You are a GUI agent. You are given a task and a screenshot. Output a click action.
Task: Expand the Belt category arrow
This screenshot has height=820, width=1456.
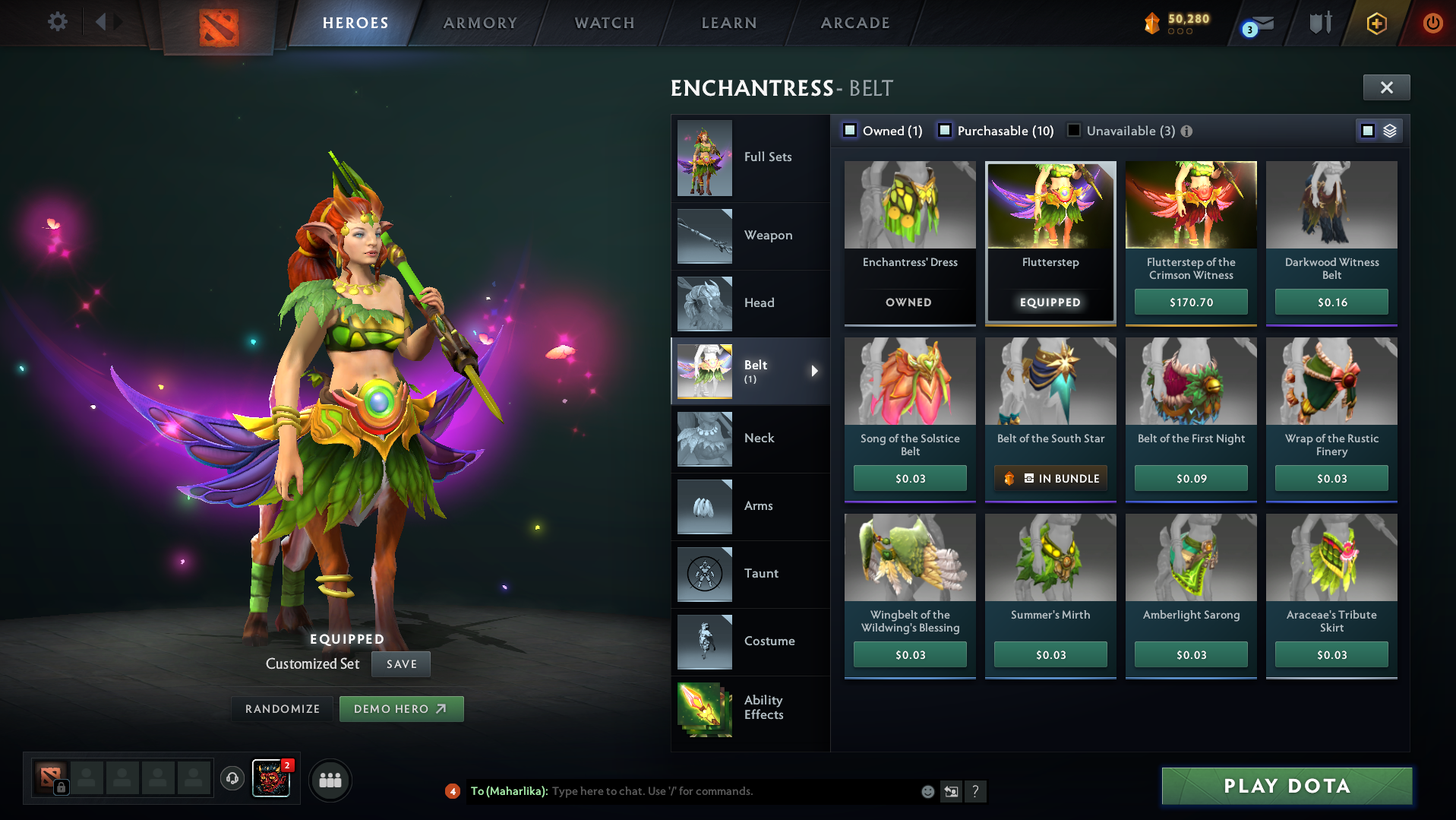point(815,371)
